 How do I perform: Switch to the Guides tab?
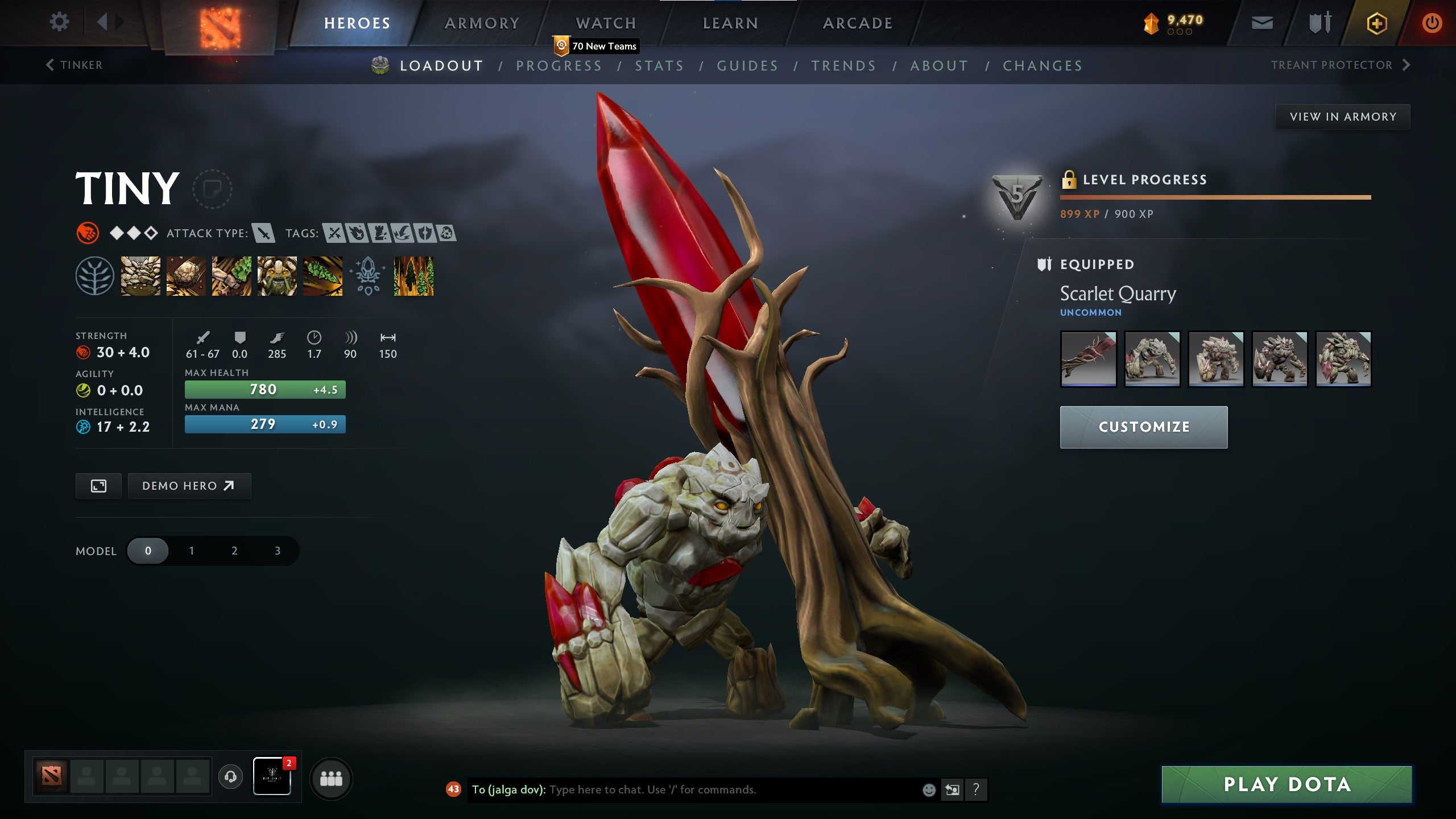(747, 65)
